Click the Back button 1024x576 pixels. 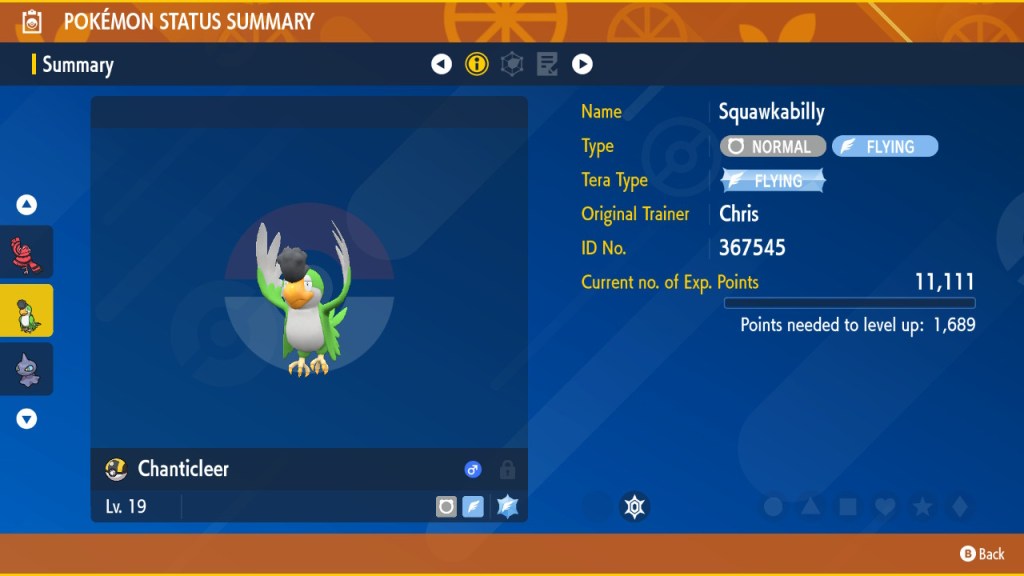tap(982, 554)
